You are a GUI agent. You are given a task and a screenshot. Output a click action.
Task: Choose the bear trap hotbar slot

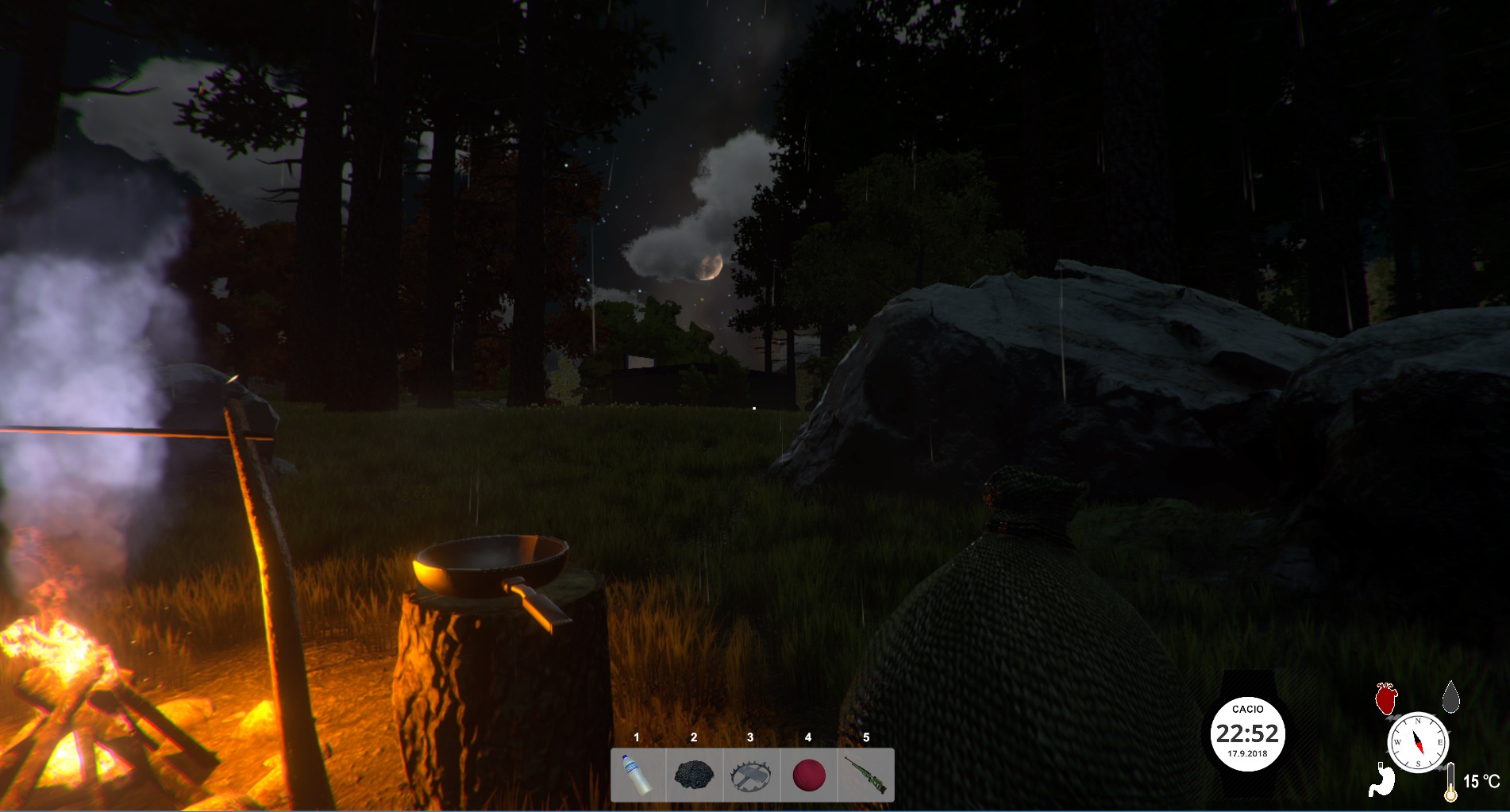click(751, 775)
